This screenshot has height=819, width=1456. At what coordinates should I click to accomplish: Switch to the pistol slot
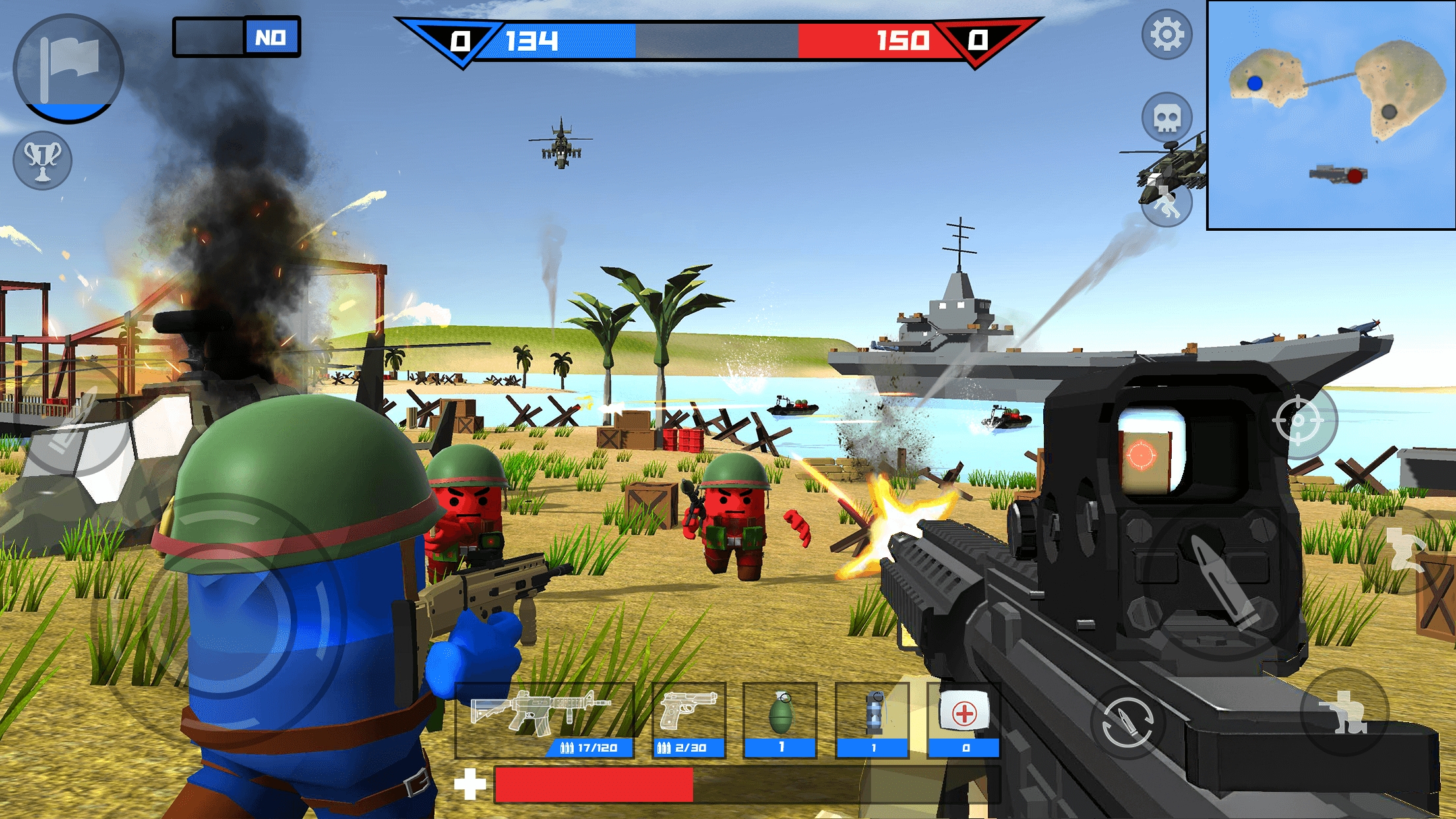click(x=688, y=720)
